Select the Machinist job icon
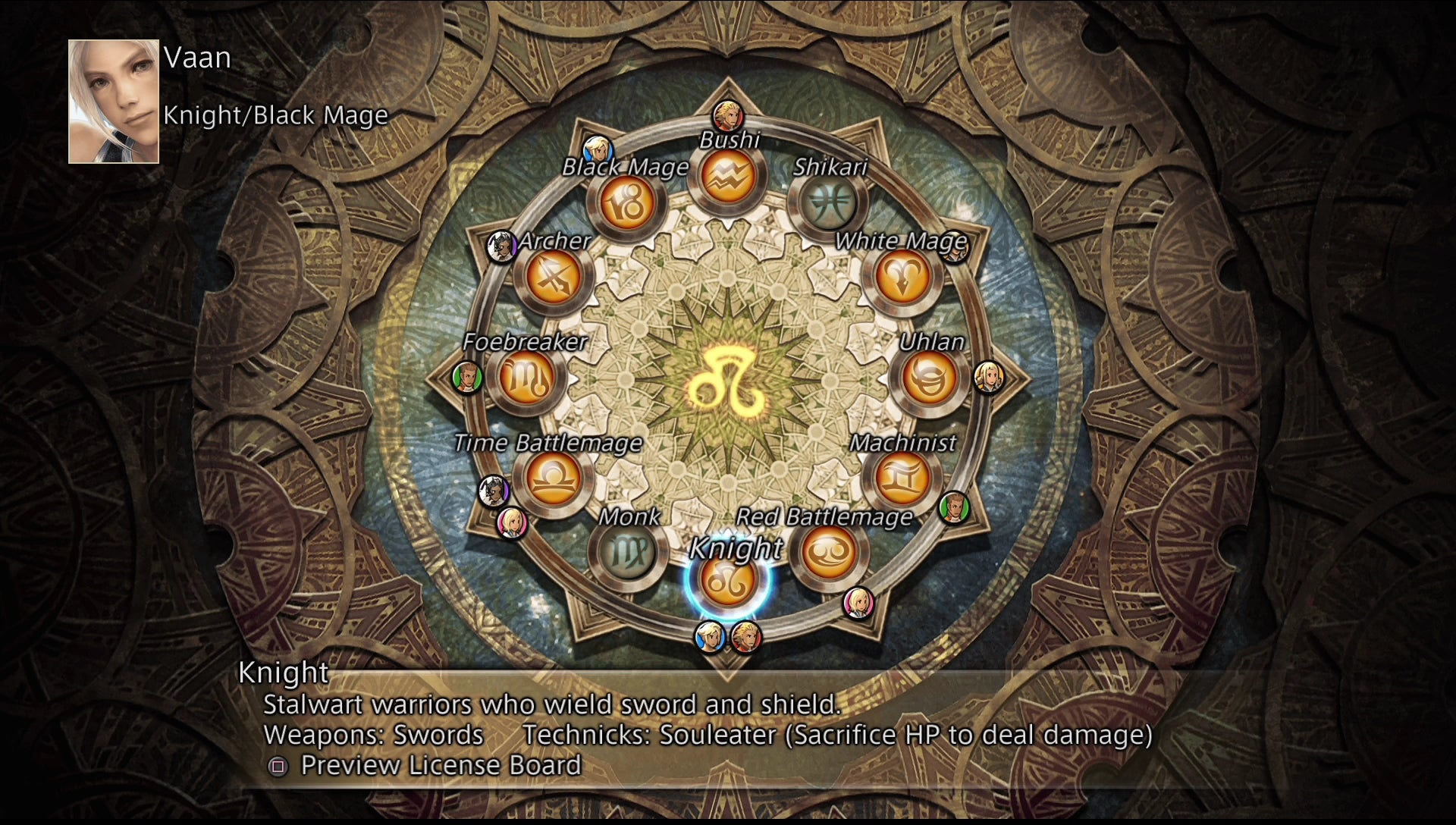This screenshot has width=1456, height=825. 901,478
